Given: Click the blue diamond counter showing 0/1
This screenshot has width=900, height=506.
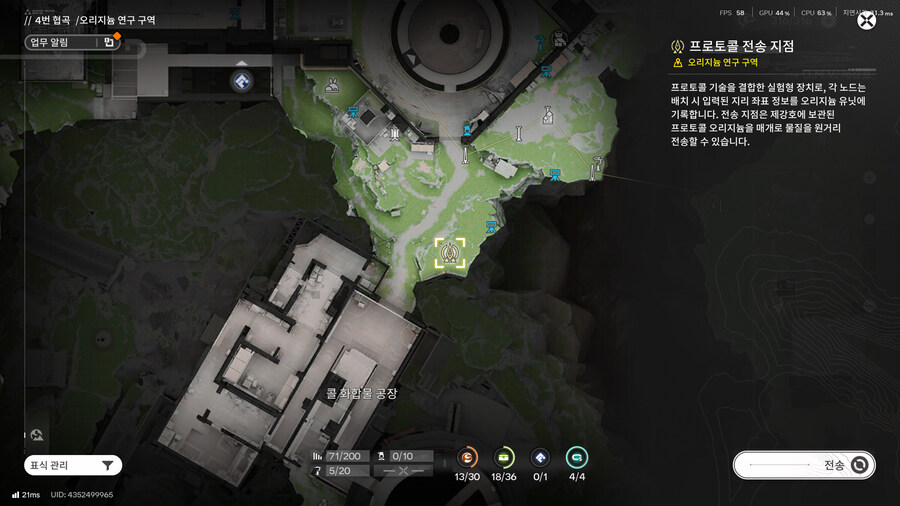Looking at the screenshot, I should 540,458.
